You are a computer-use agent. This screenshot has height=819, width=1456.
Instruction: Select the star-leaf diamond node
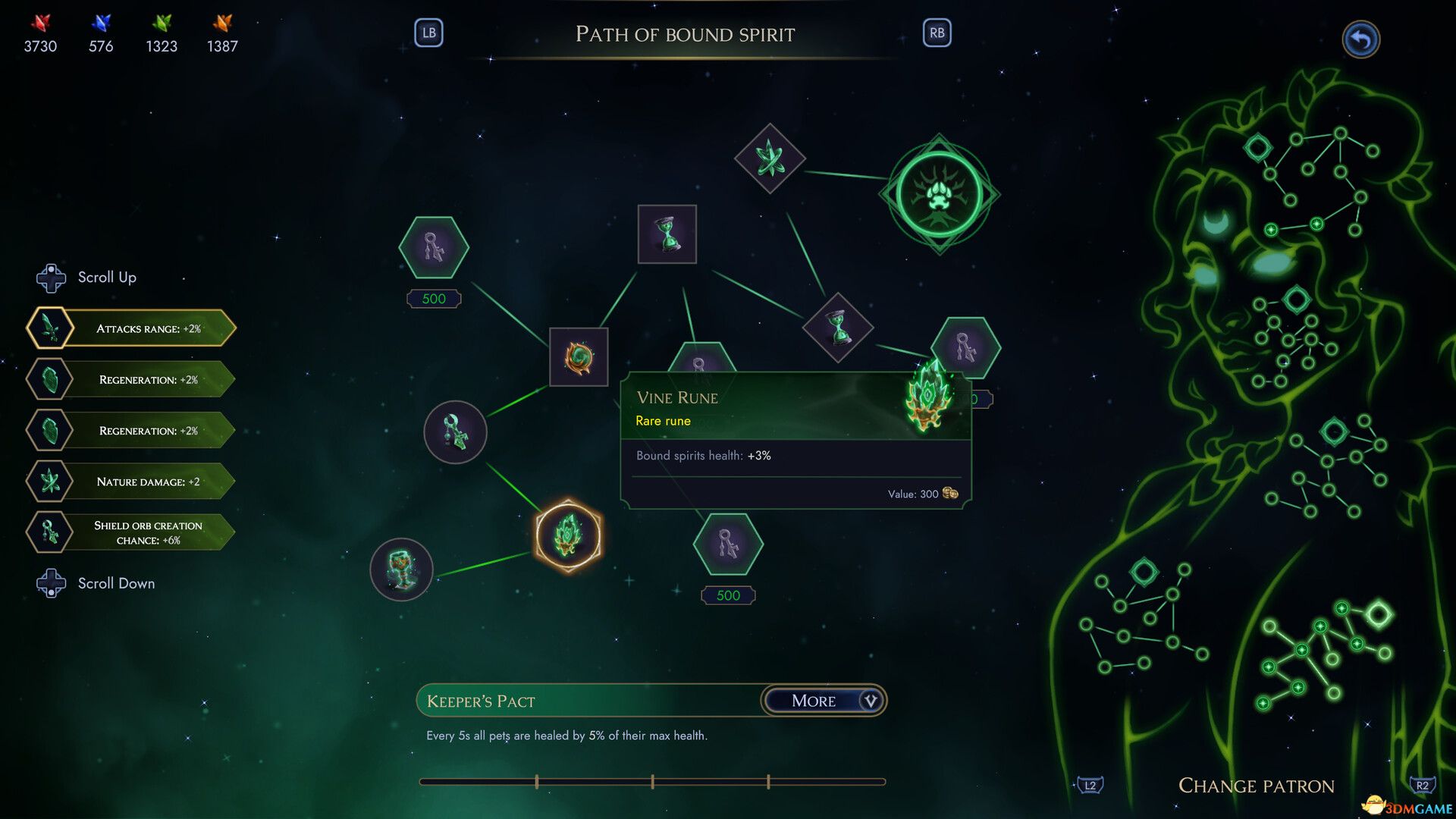(770, 158)
